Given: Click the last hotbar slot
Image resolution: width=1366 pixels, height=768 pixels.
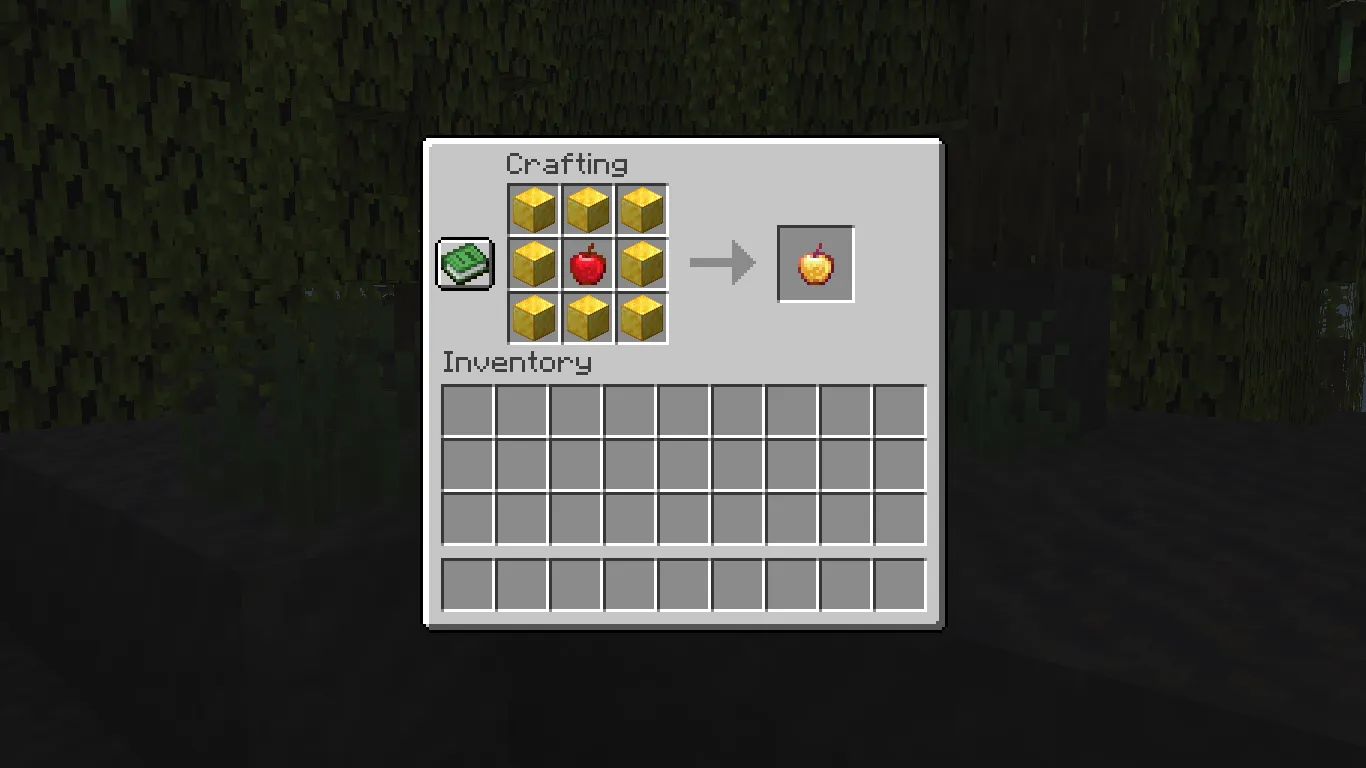Looking at the screenshot, I should coord(897,585).
